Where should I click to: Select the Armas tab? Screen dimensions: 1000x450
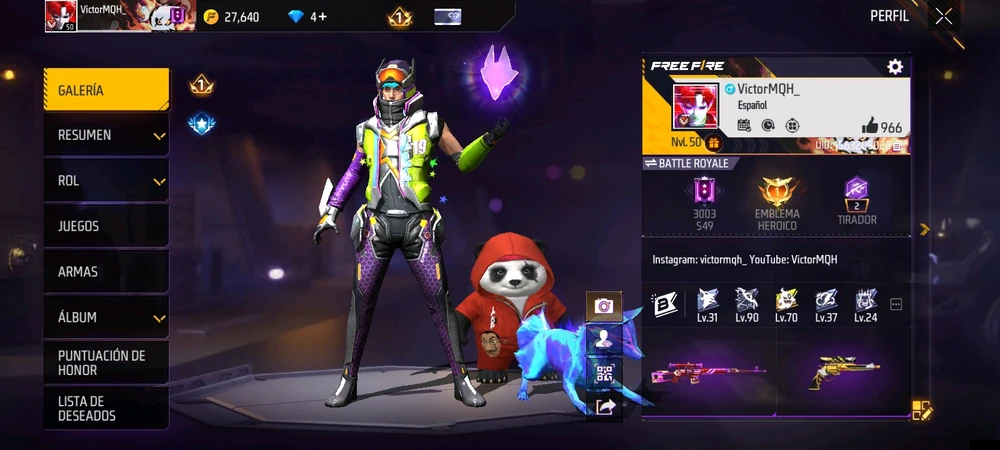[105, 272]
